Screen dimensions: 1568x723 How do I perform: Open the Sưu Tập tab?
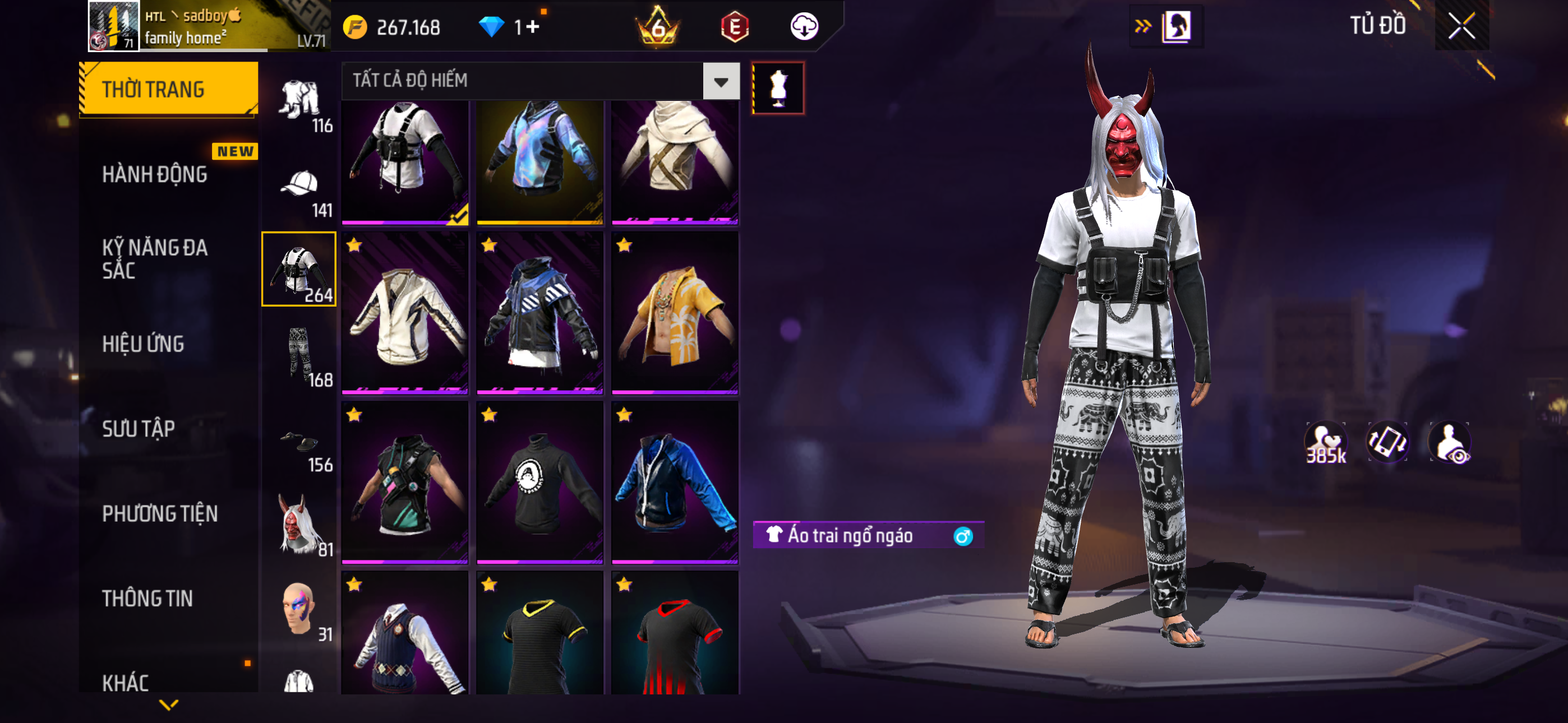(x=138, y=428)
